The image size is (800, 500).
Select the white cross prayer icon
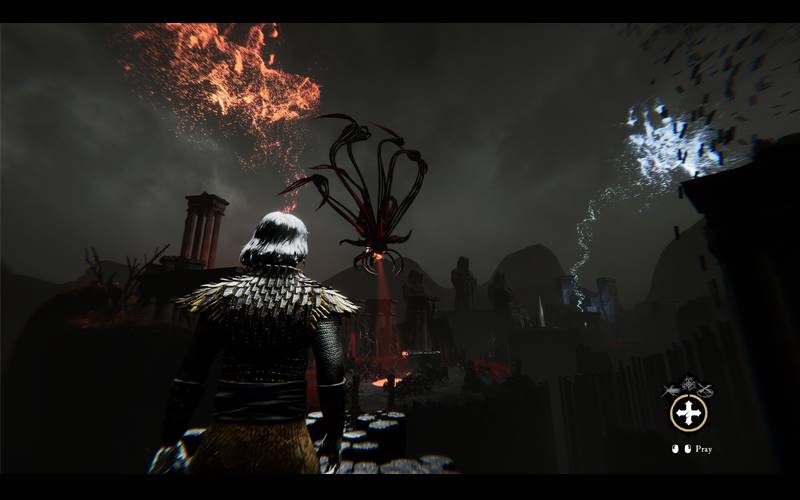coord(688,412)
